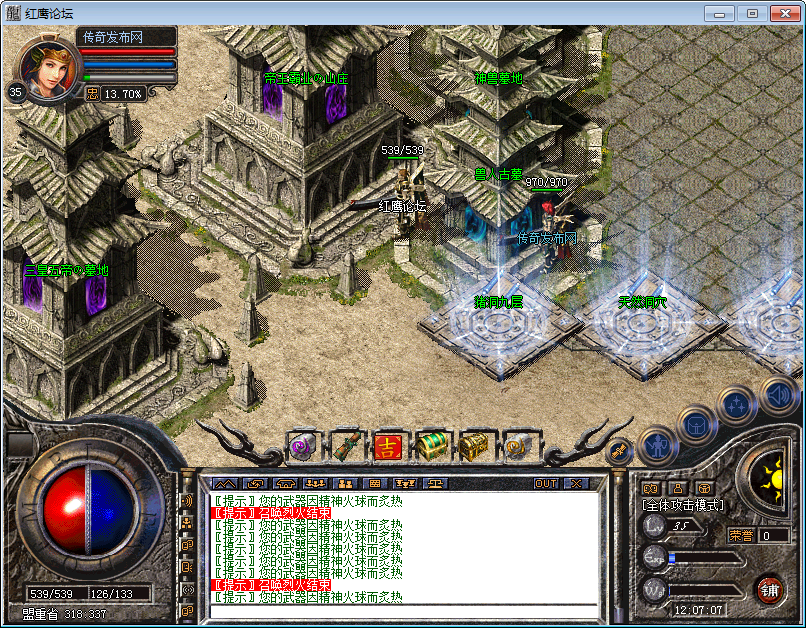Image resolution: width=806 pixels, height=628 pixels.
Task: Close the chat panel with the X button
Action: [x=575, y=483]
